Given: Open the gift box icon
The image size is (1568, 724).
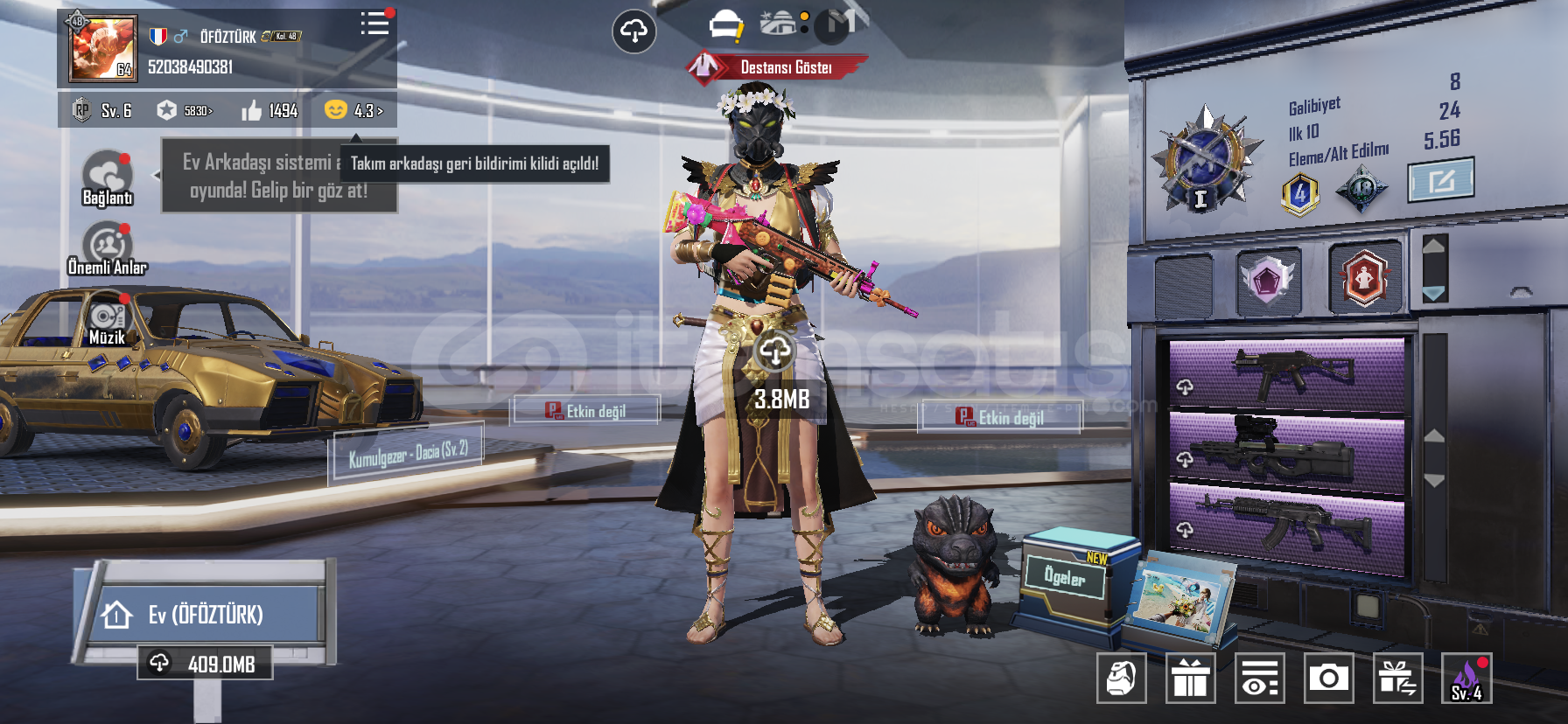Looking at the screenshot, I should 1190,679.
